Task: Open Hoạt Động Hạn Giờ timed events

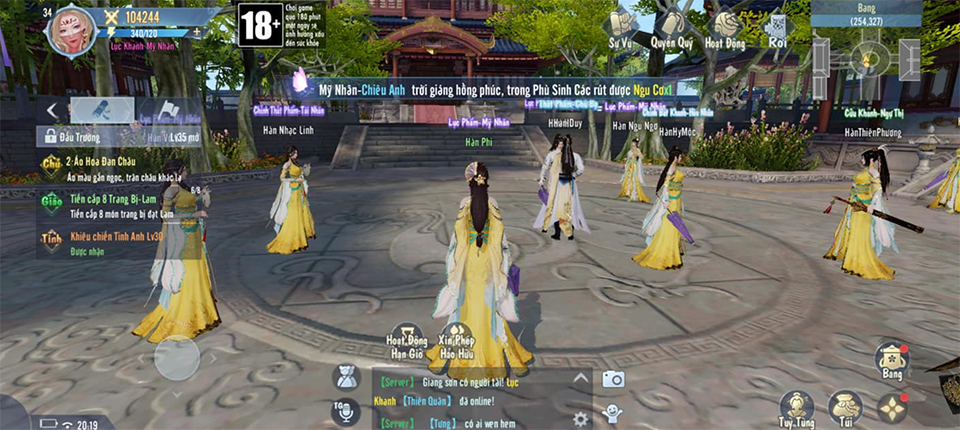Action: tap(406, 343)
